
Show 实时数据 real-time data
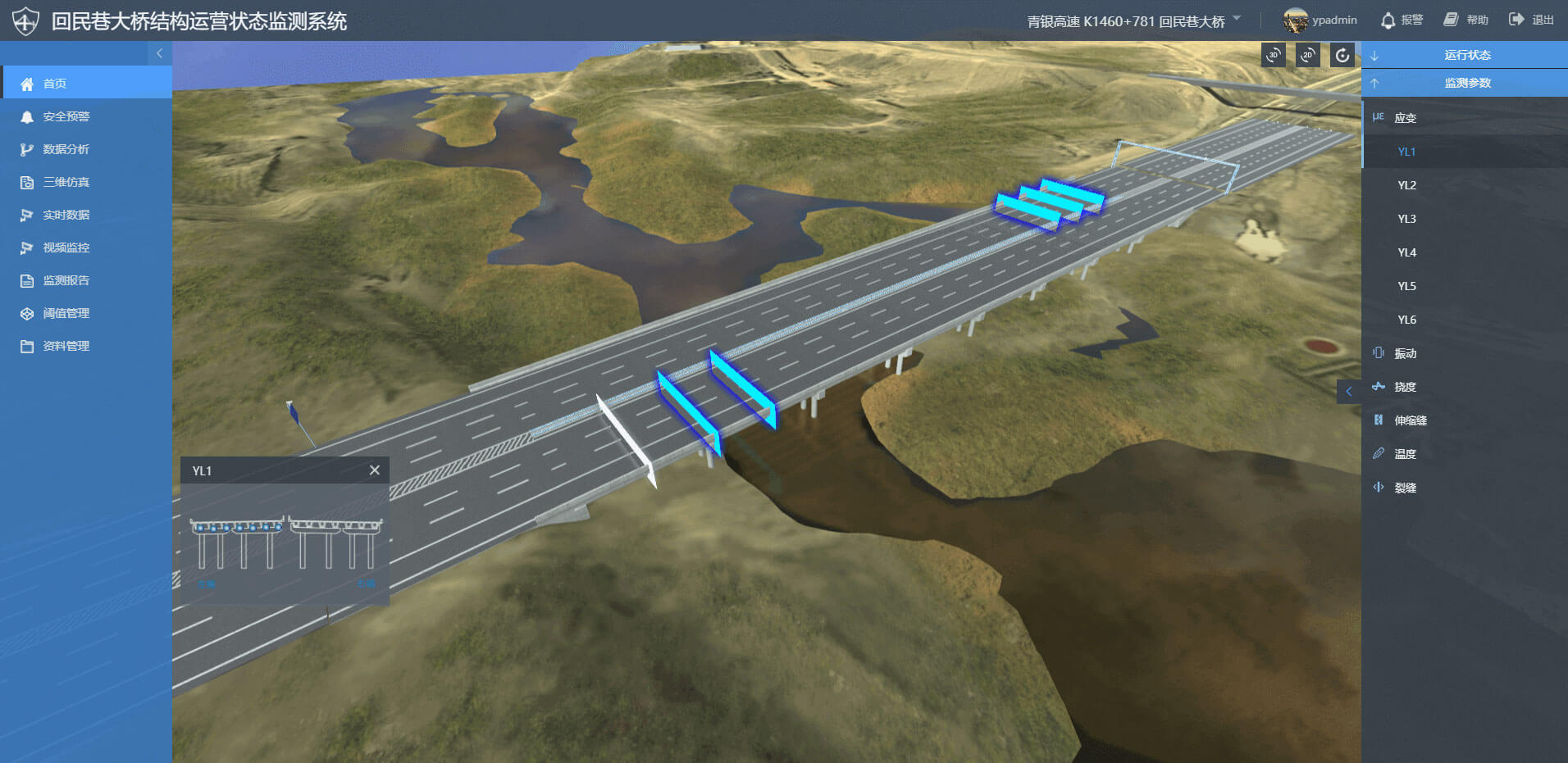(x=66, y=215)
